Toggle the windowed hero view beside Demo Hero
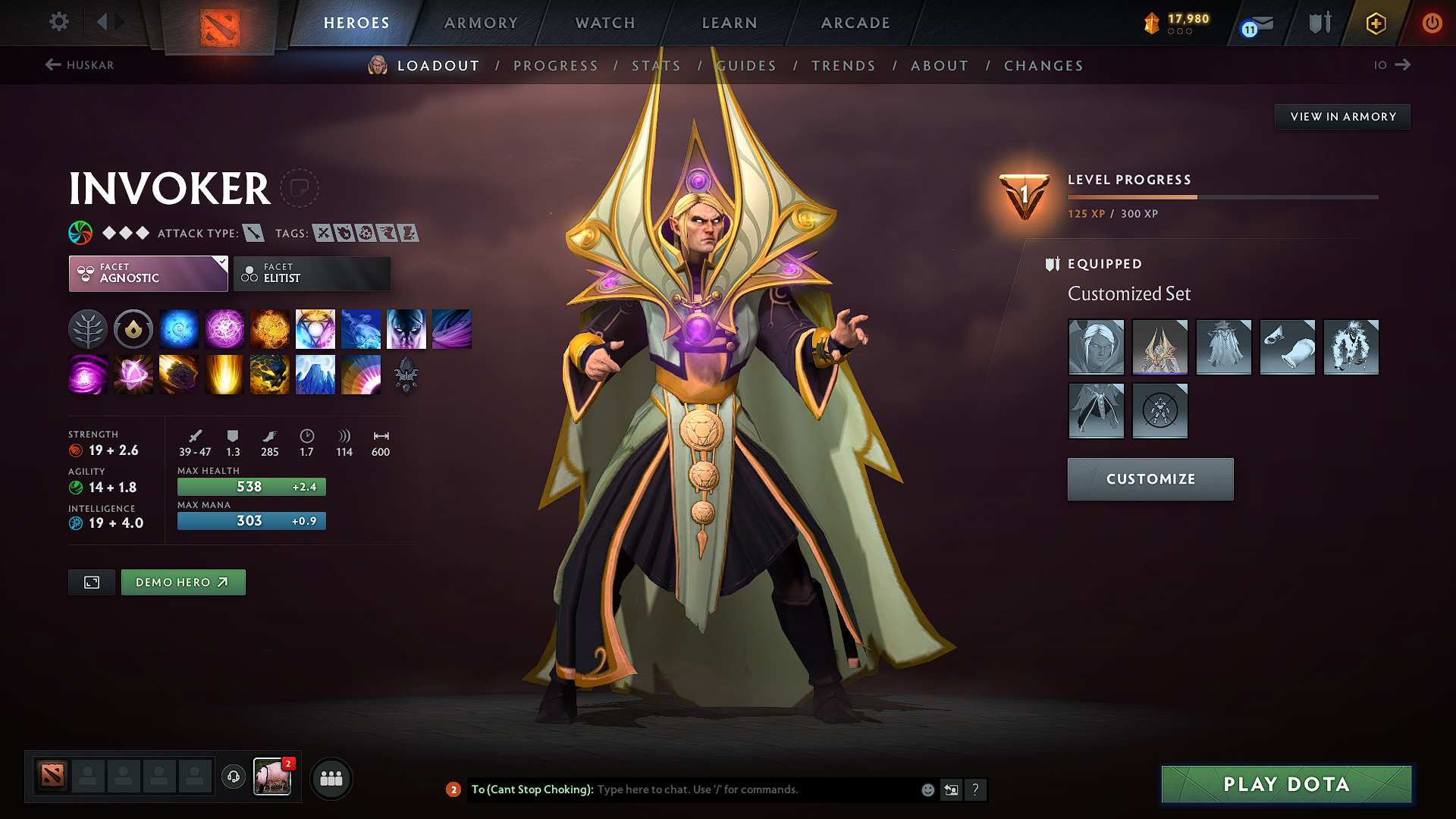Screen dimensions: 1456x819 pyautogui.click(x=91, y=582)
